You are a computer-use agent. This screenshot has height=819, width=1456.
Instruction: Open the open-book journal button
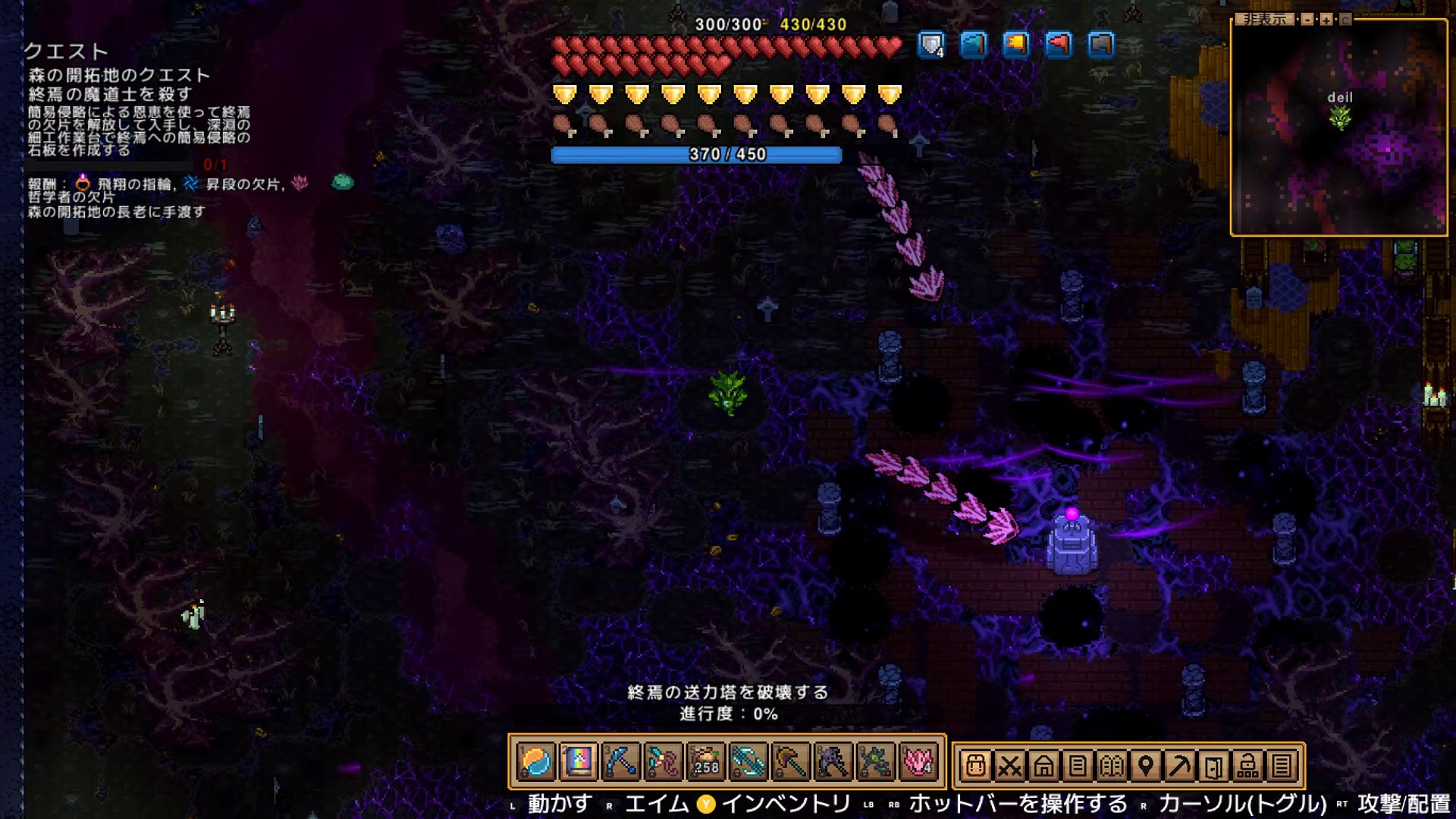click(x=1112, y=766)
